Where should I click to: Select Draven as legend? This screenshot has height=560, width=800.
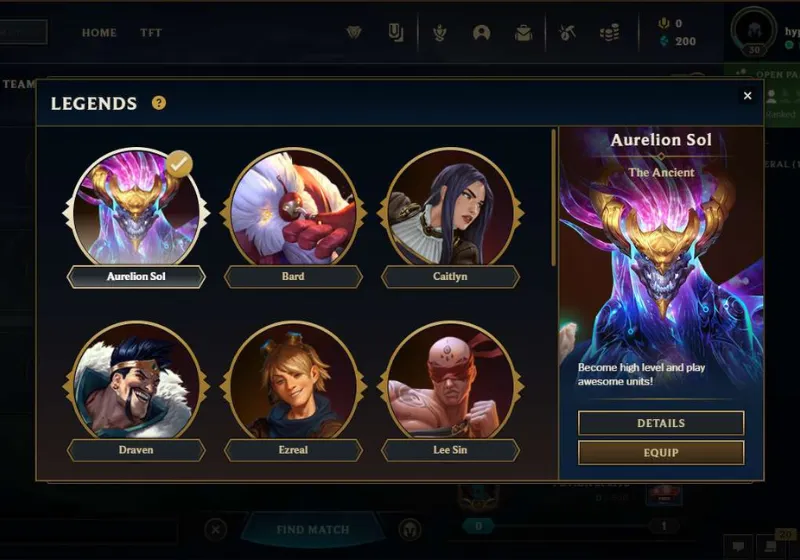coord(136,381)
